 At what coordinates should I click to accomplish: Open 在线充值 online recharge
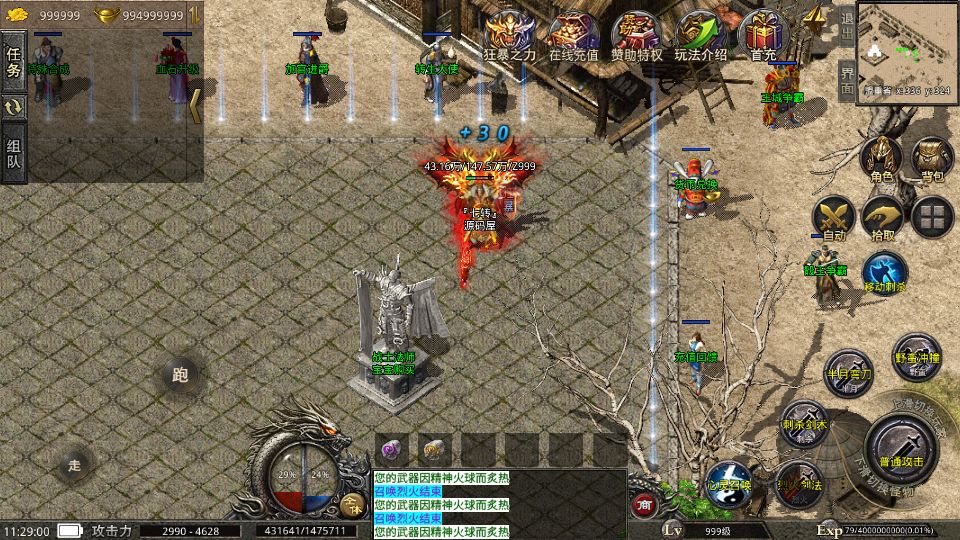pyautogui.click(x=574, y=37)
